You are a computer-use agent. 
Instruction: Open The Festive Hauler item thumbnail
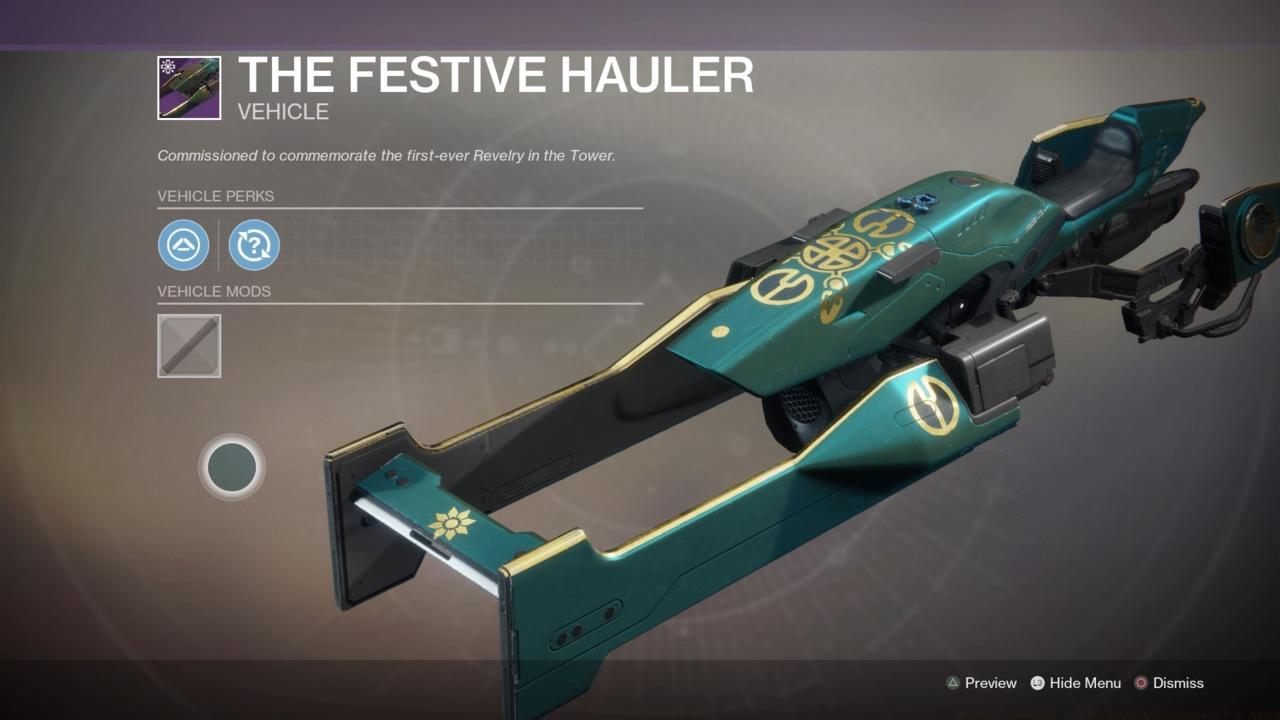coord(188,86)
